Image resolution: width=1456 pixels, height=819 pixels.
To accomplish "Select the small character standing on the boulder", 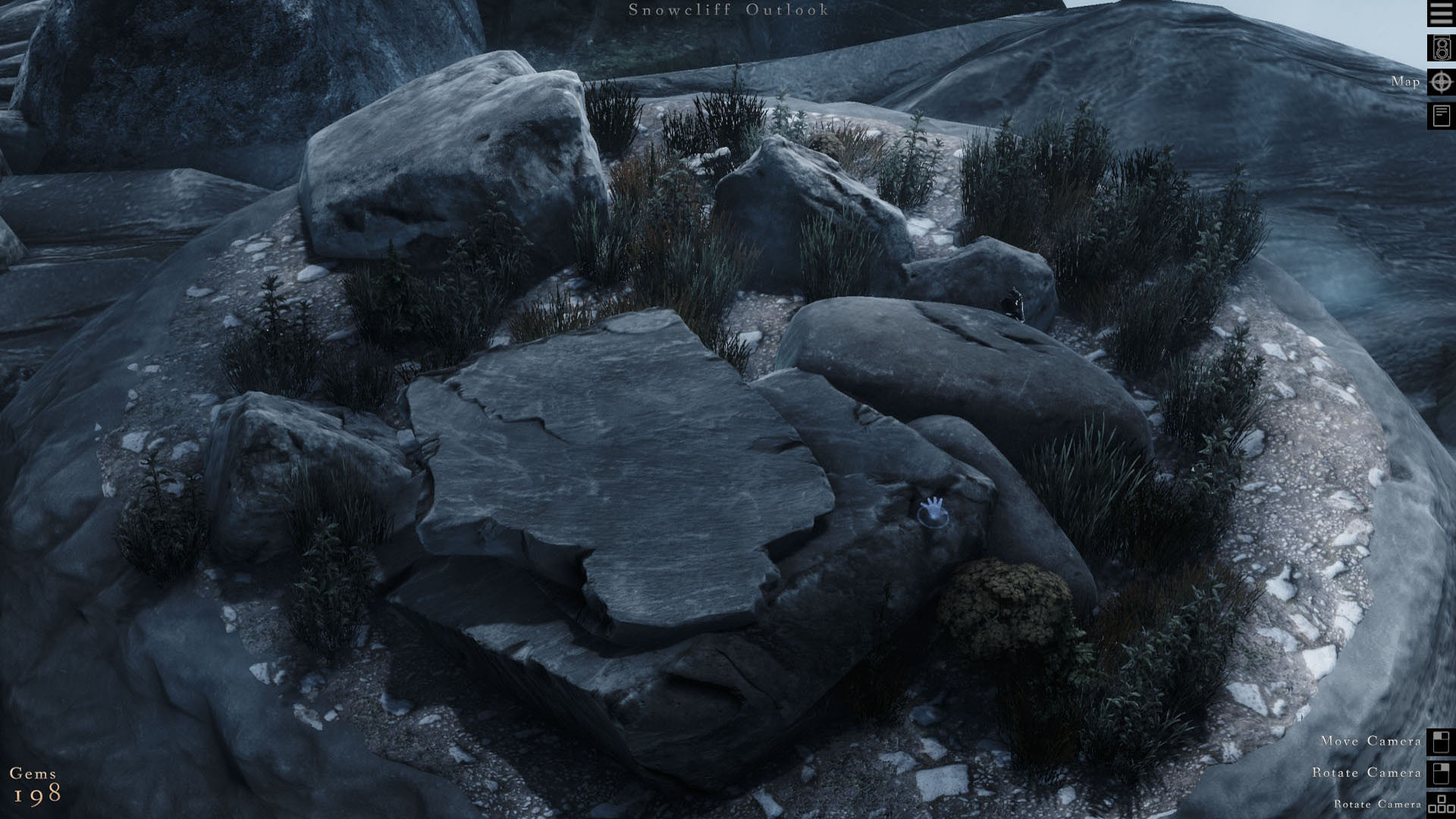I will click(1016, 304).
